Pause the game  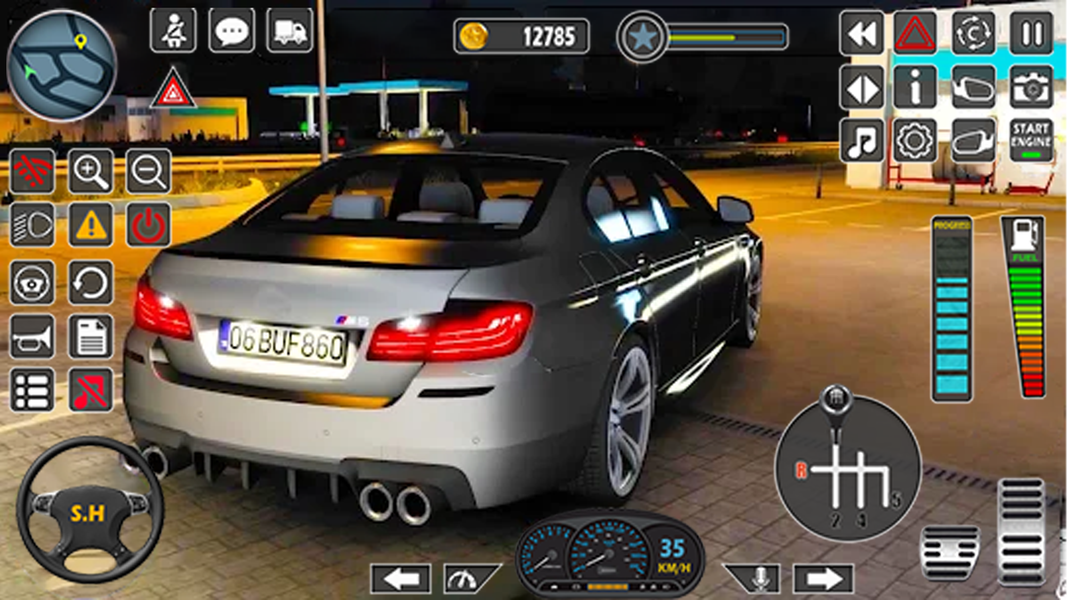click(x=1030, y=33)
